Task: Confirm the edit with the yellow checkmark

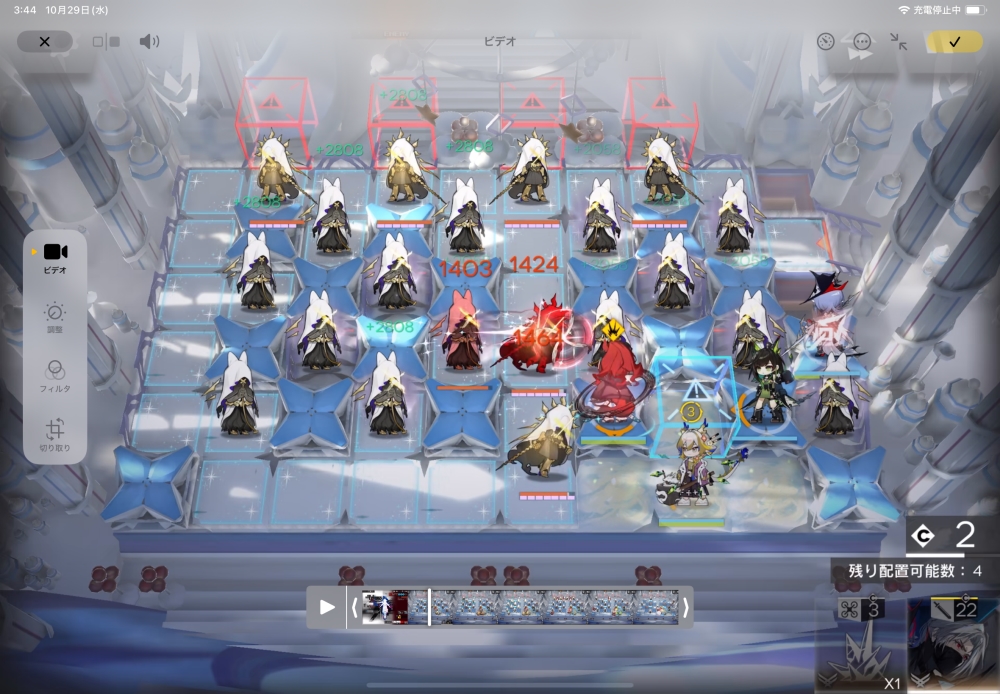Action: pos(954,42)
